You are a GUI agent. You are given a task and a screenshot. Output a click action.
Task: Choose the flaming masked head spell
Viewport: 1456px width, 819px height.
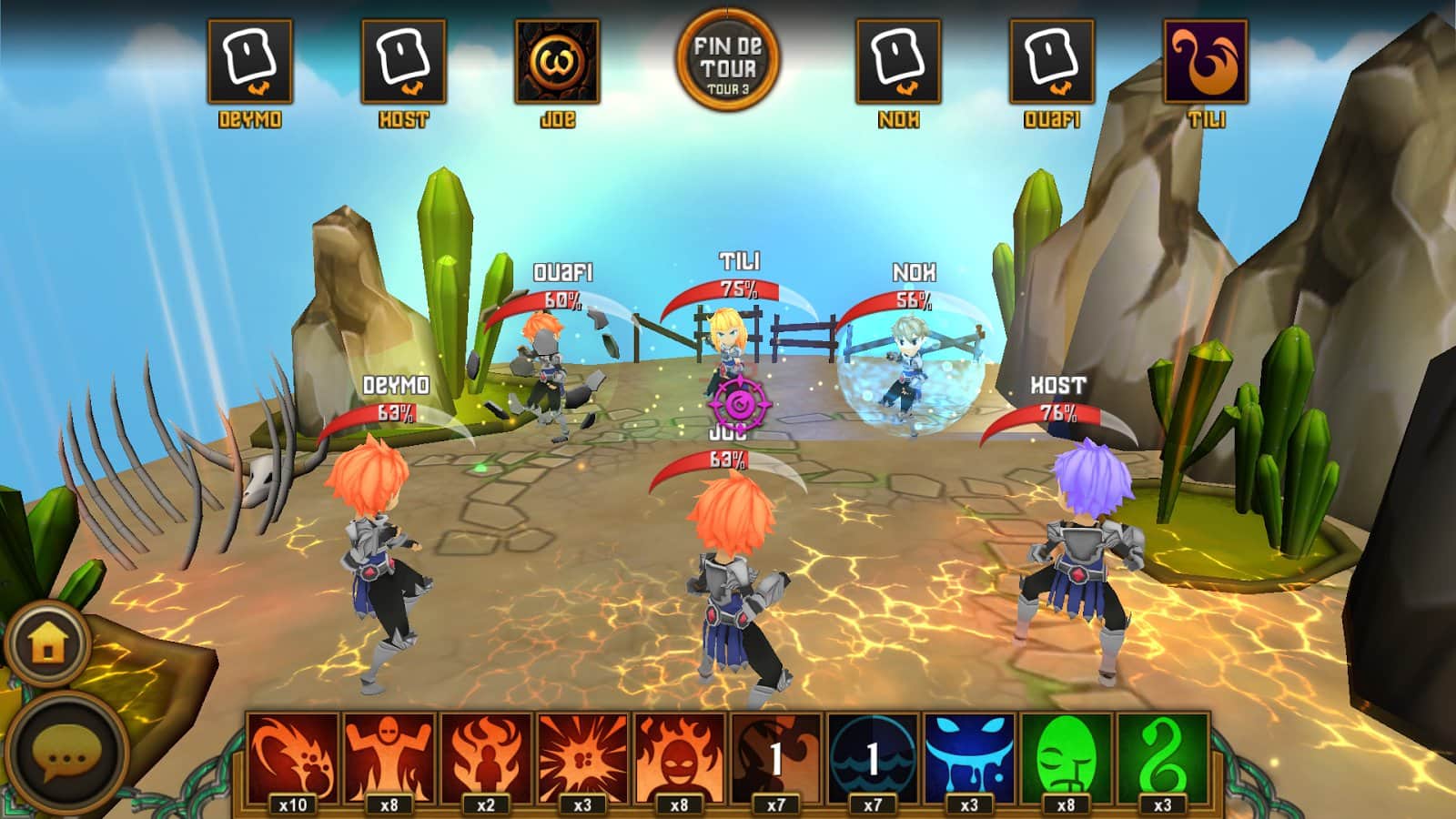679,757
